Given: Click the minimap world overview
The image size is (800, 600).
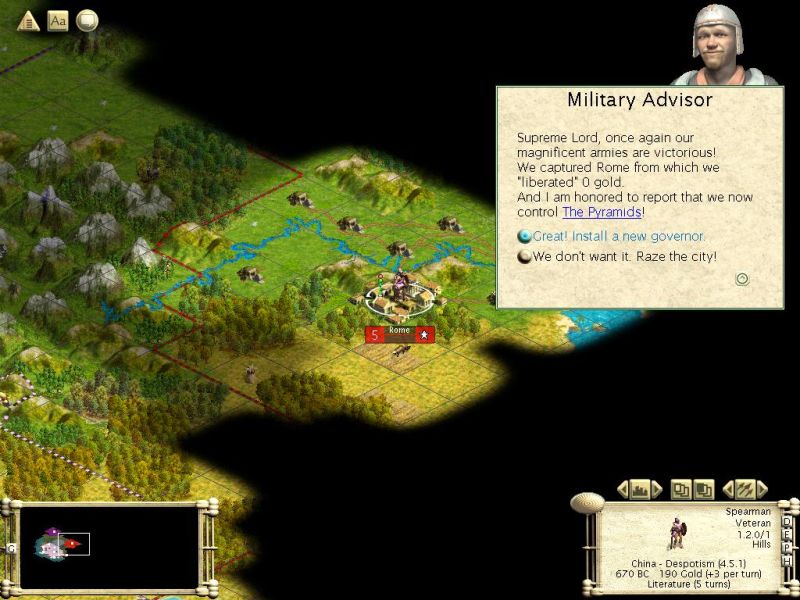Looking at the screenshot, I should [110, 546].
